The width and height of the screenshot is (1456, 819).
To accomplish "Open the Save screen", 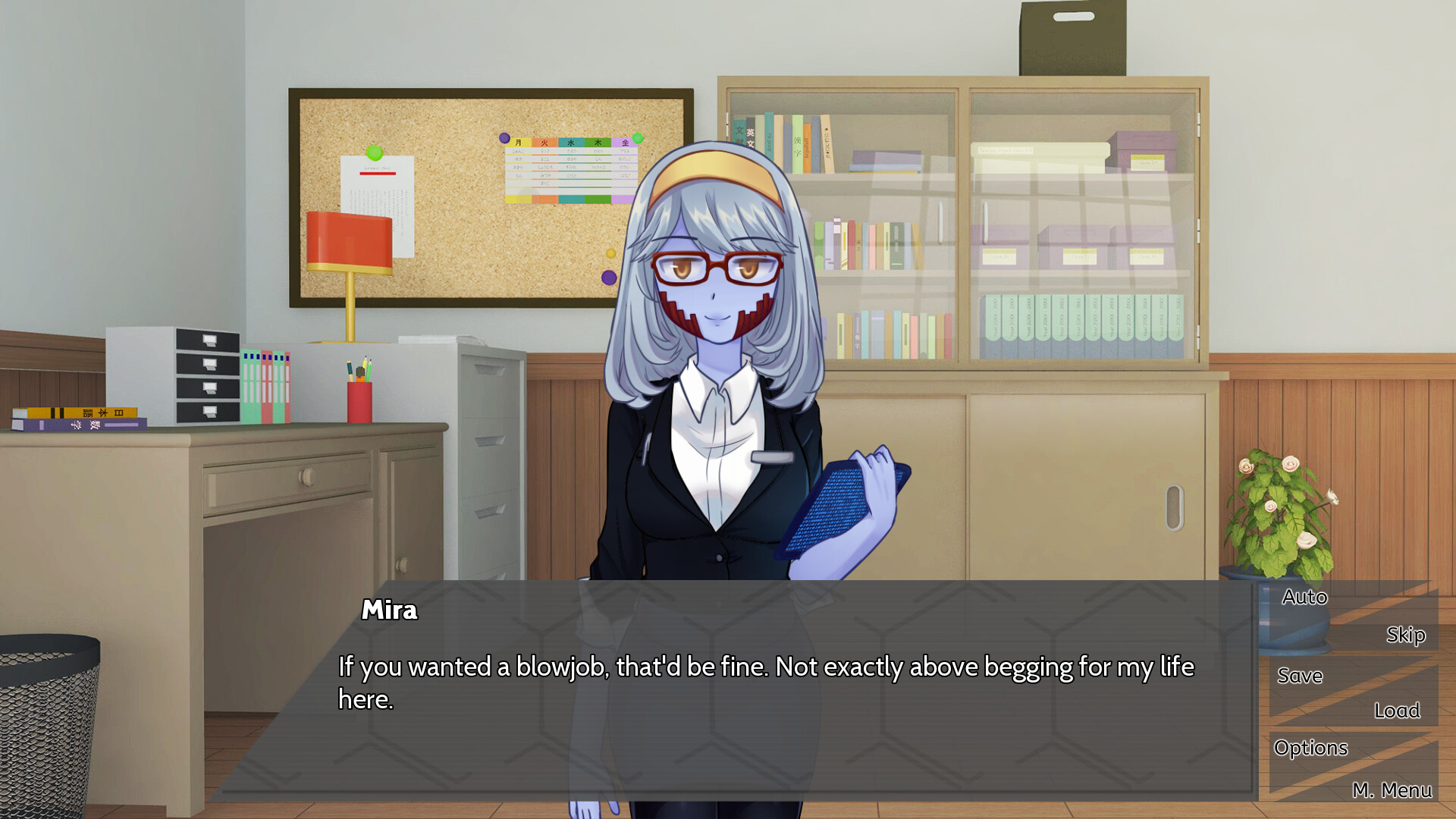I will click(1300, 676).
